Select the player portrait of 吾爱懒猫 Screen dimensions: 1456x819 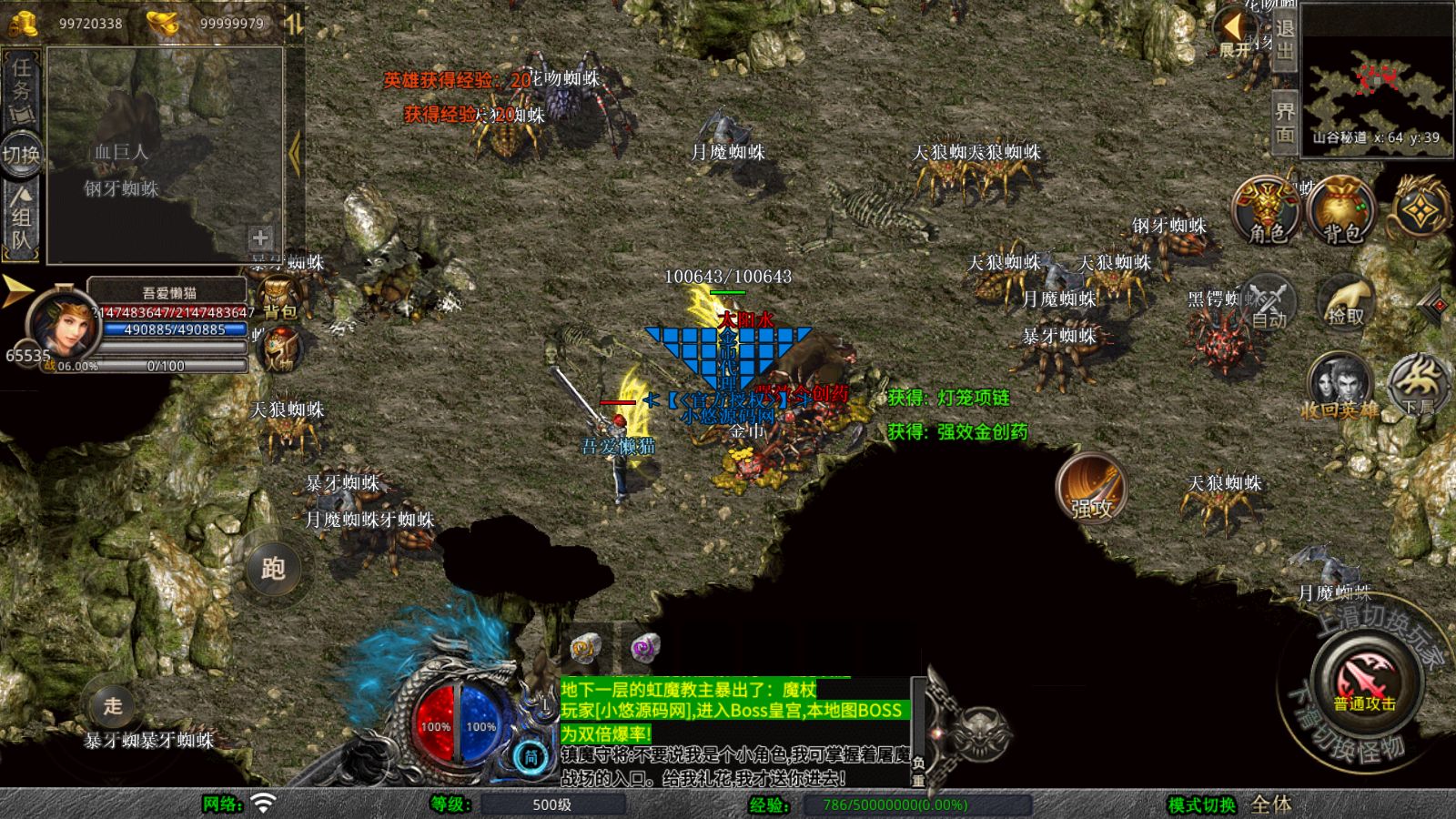(62, 321)
